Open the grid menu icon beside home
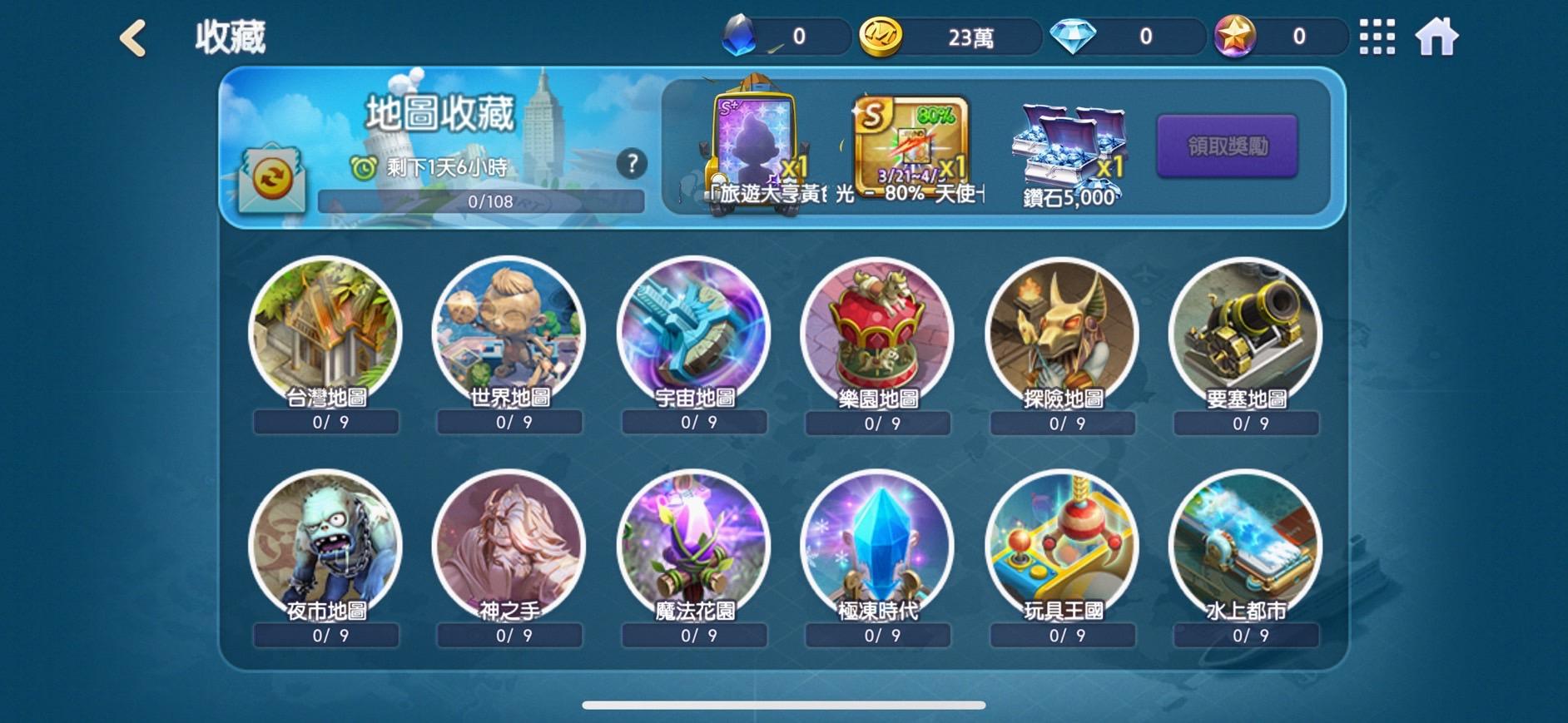 click(x=1377, y=35)
